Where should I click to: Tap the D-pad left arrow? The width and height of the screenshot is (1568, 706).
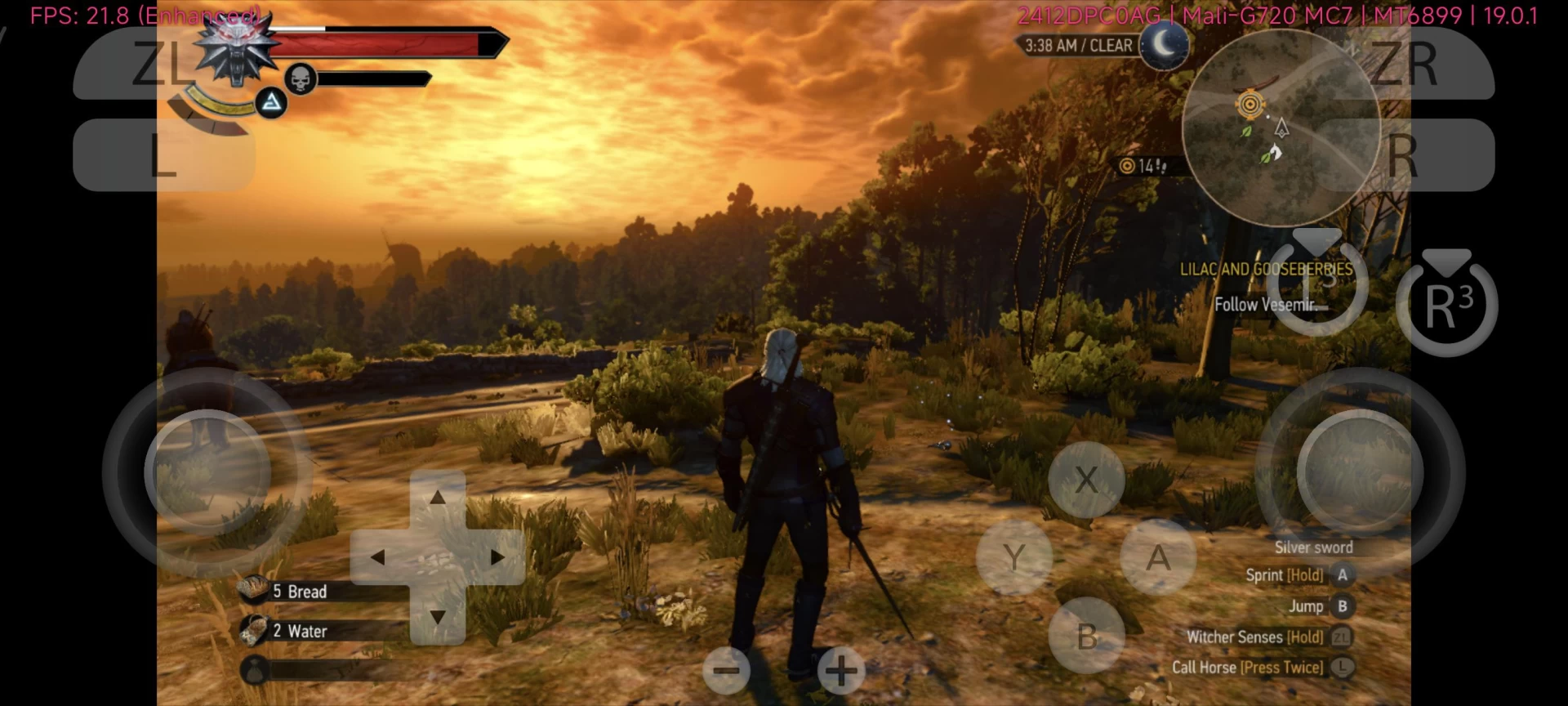click(377, 557)
